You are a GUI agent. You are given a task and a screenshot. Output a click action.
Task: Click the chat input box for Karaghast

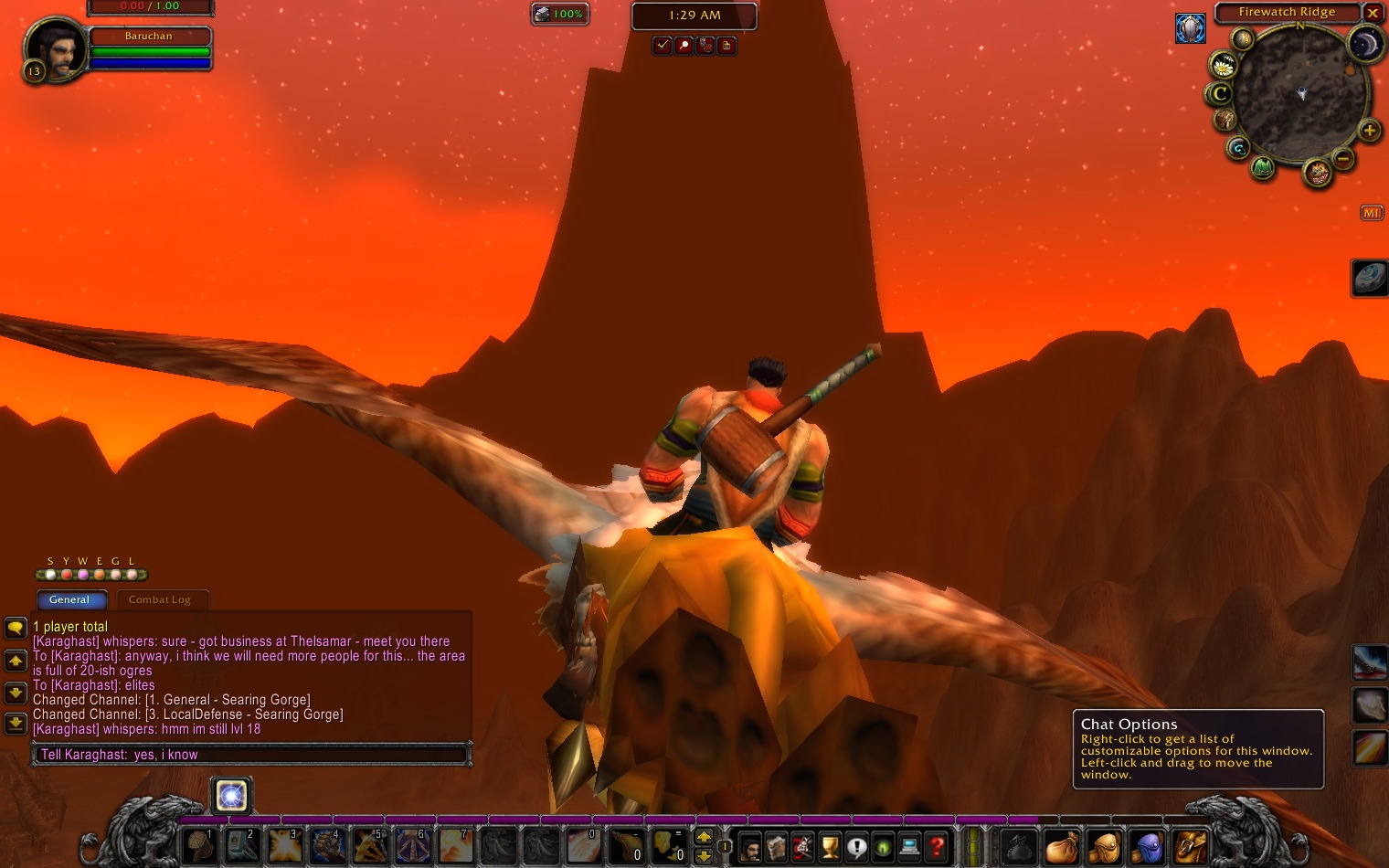[251, 755]
